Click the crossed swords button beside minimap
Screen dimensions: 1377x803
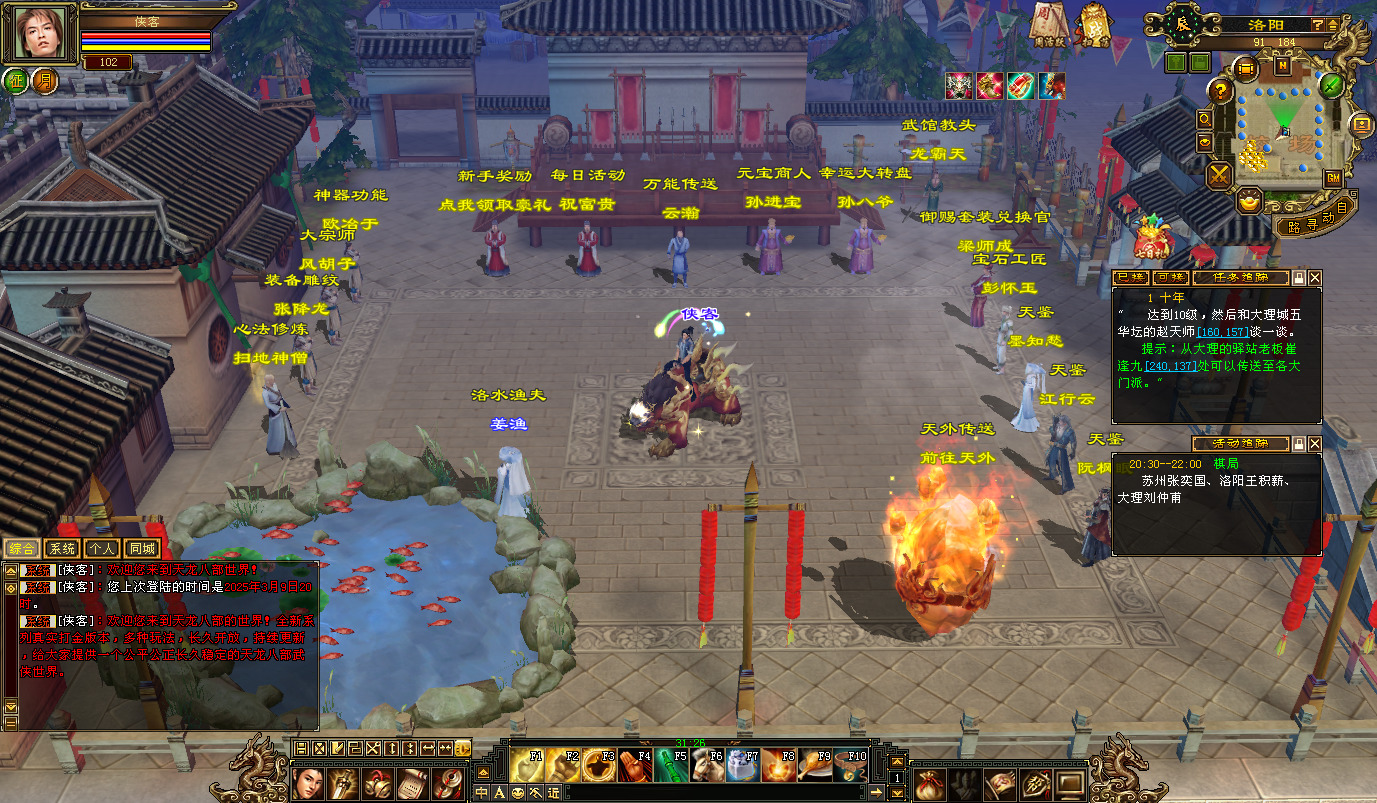click(1220, 176)
